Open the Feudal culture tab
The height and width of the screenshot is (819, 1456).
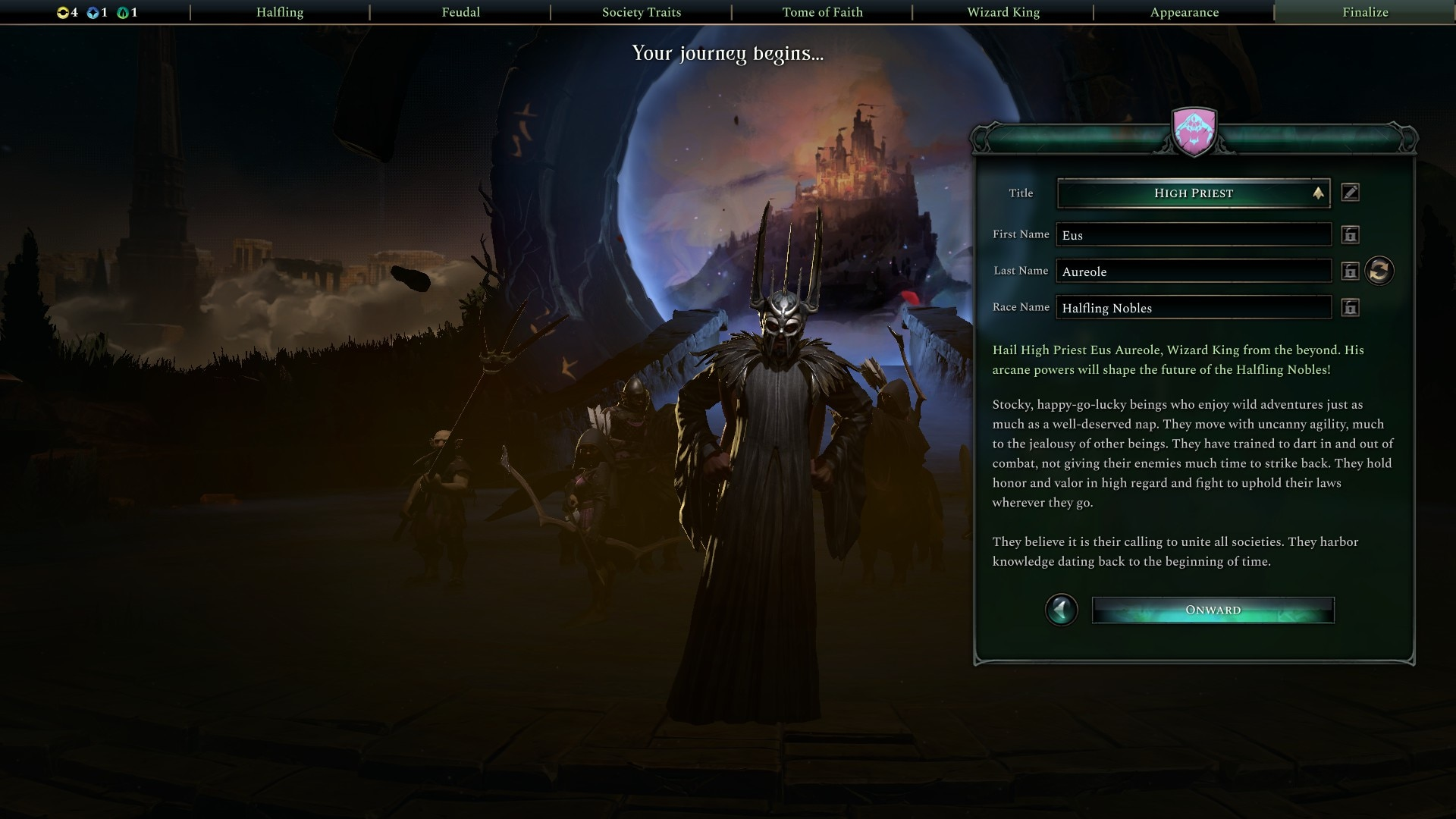(x=460, y=12)
